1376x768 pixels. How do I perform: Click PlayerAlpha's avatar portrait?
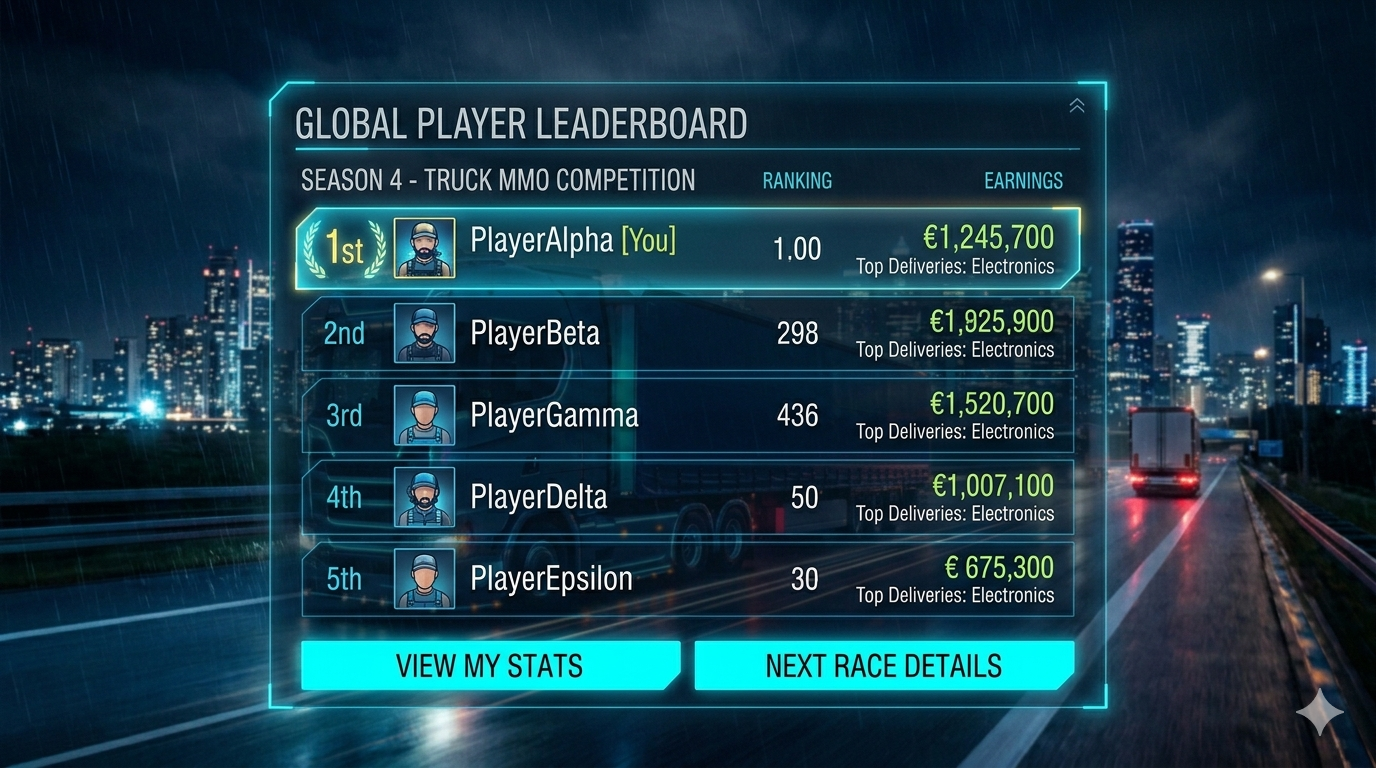(x=424, y=248)
